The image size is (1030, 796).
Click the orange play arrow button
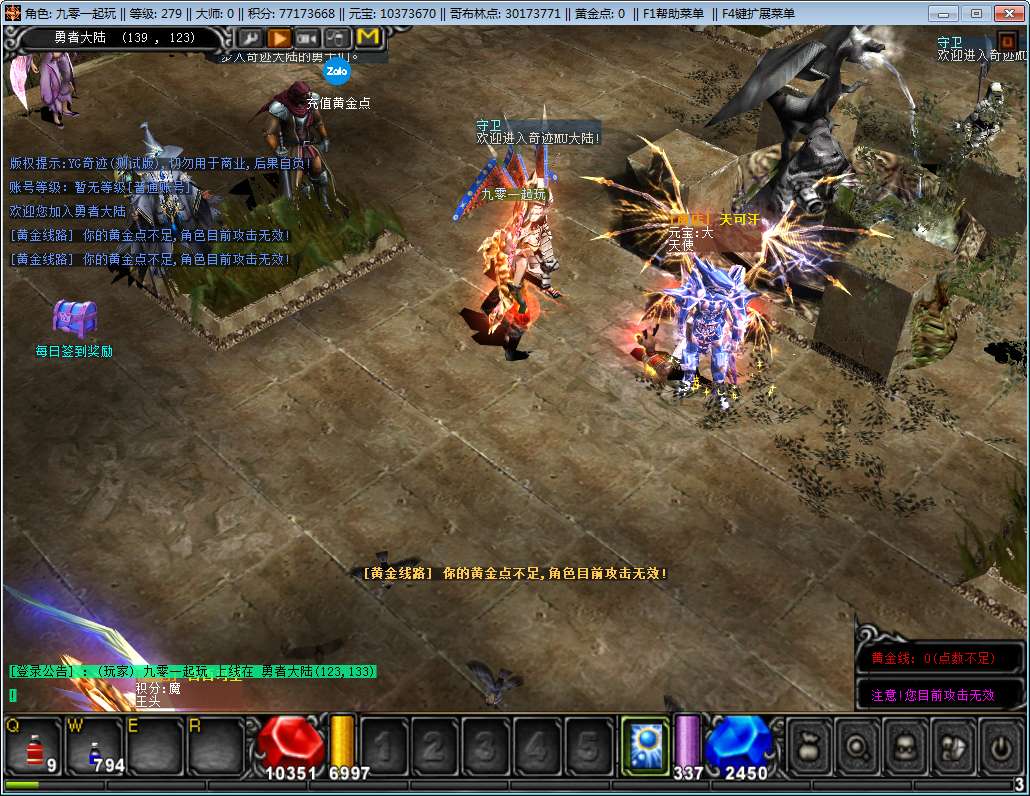pos(279,38)
